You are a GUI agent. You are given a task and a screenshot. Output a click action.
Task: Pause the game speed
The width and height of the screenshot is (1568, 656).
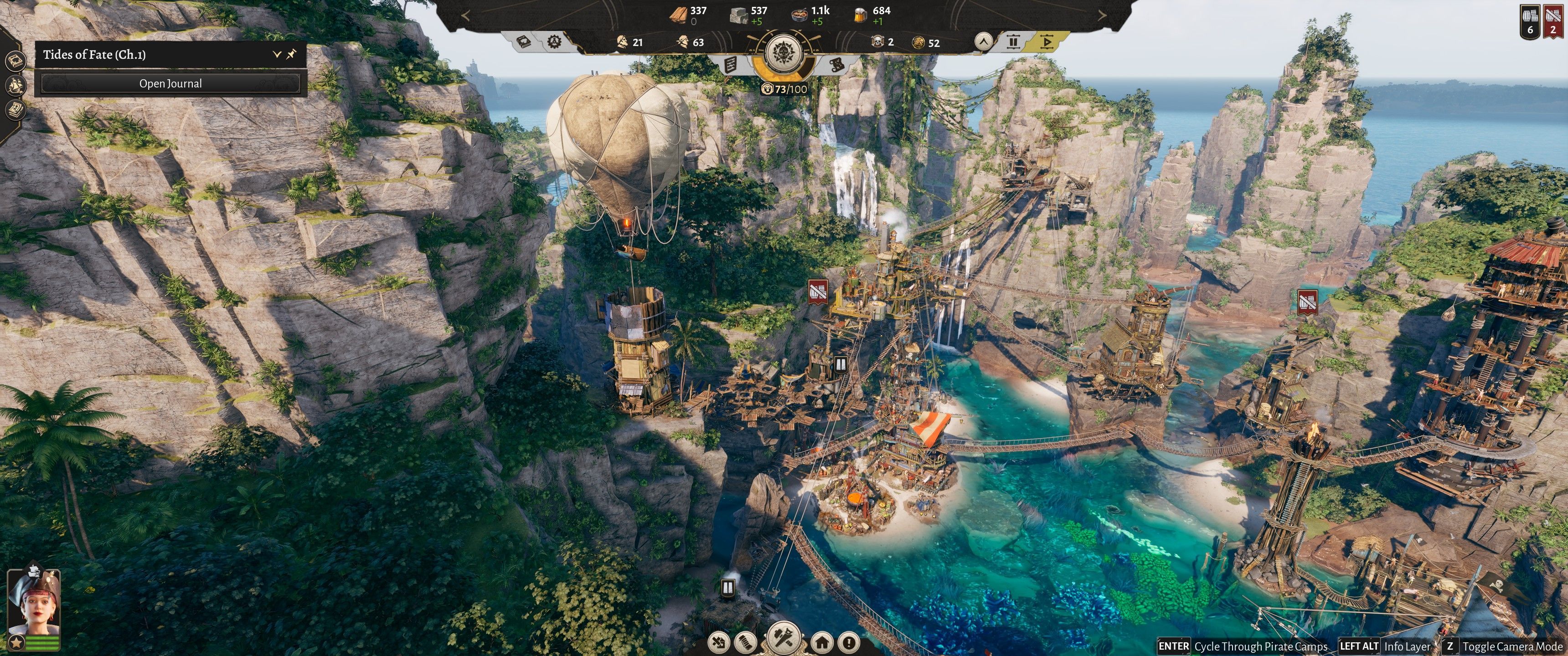[1013, 42]
